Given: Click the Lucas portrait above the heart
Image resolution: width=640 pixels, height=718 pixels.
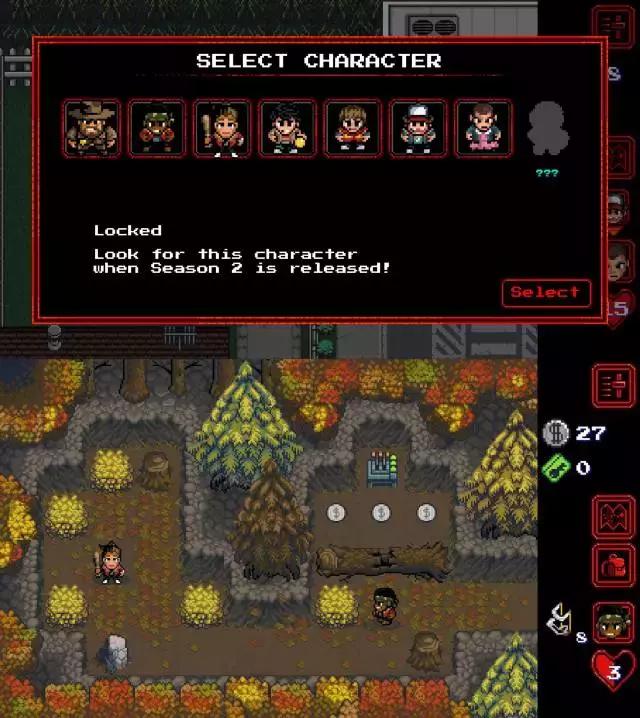Looking at the screenshot, I should 612,622.
